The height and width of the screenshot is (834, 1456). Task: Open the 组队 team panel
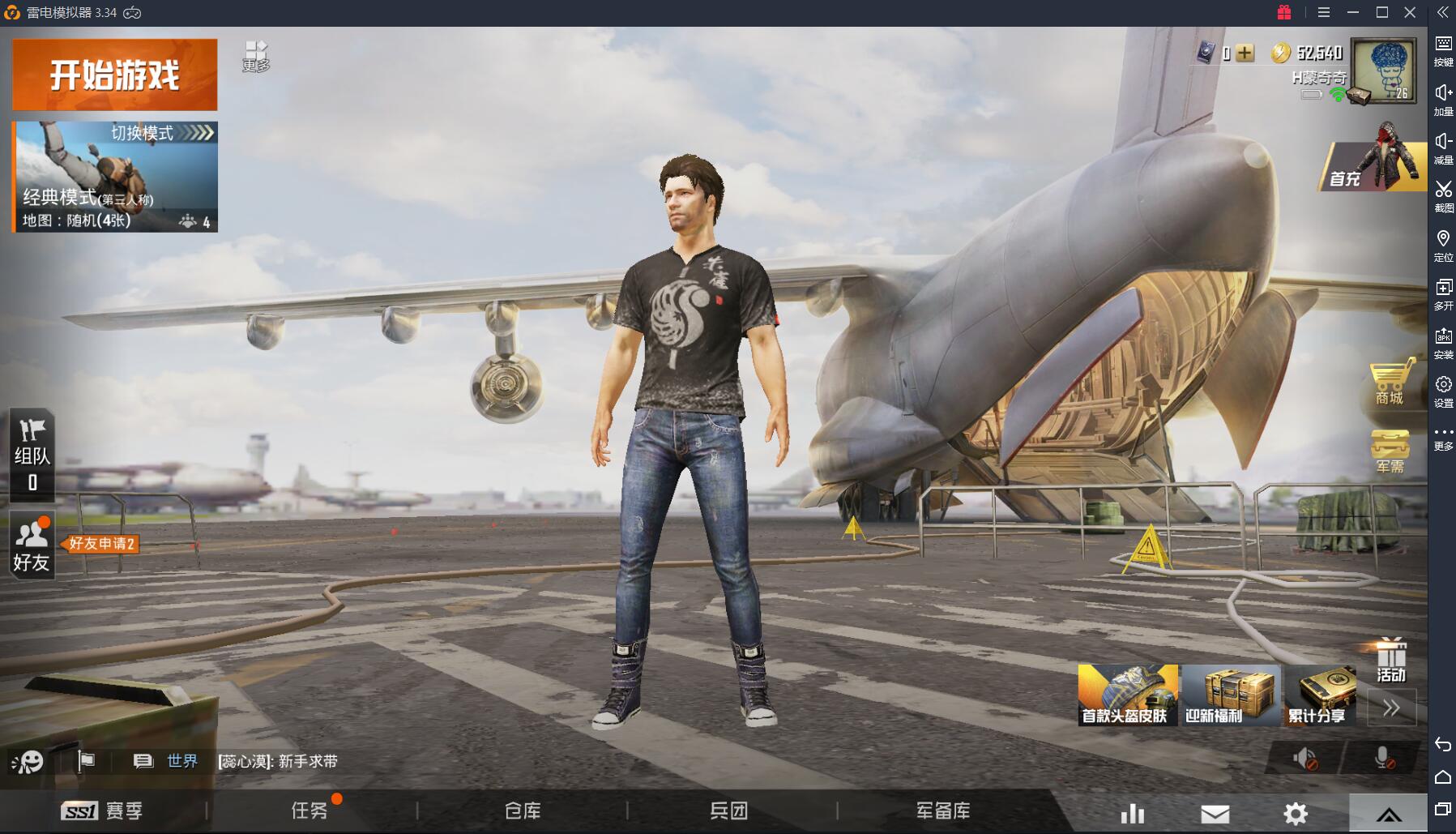32,455
